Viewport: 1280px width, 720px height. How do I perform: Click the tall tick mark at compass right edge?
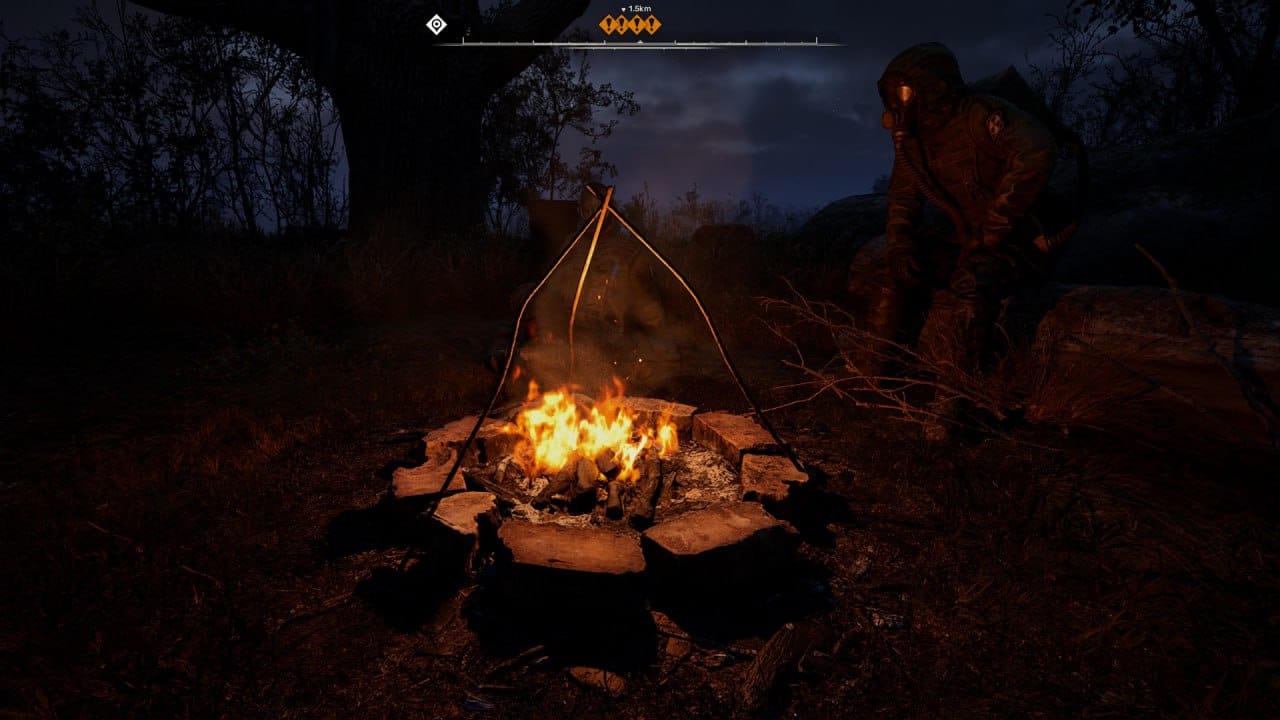816,41
